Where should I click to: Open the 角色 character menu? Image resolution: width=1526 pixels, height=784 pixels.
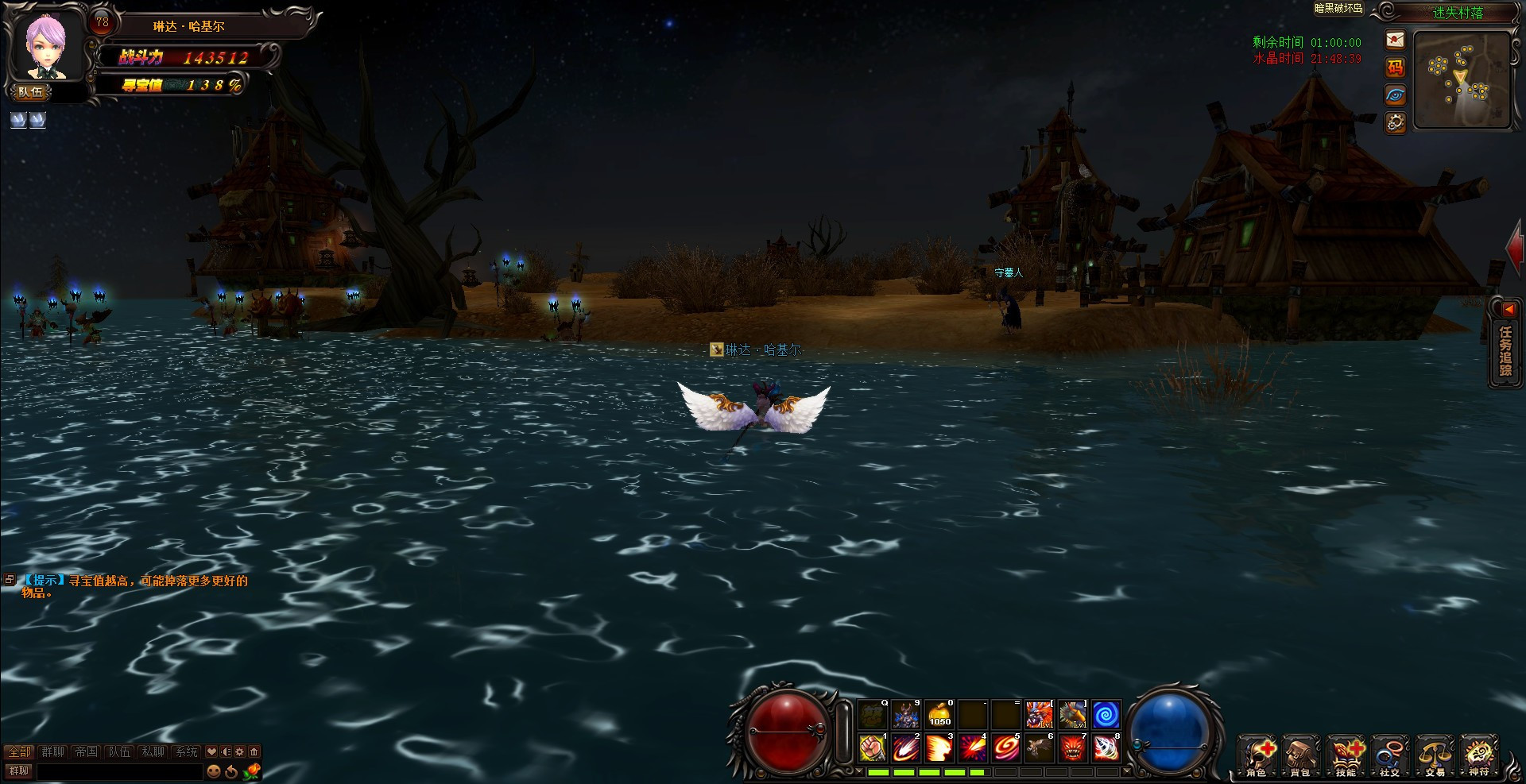tap(1258, 755)
